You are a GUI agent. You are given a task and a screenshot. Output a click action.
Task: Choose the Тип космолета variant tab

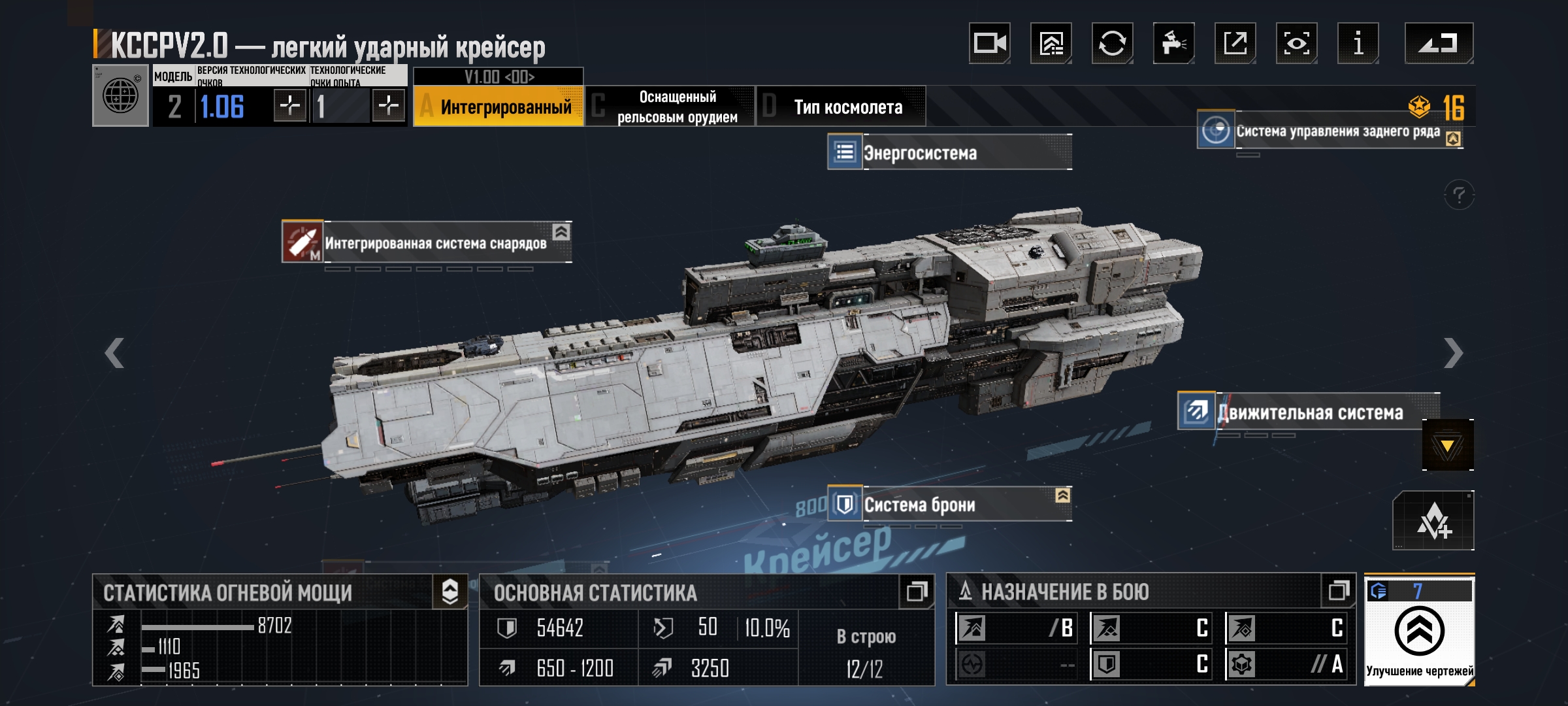click(x=841, y=107)
